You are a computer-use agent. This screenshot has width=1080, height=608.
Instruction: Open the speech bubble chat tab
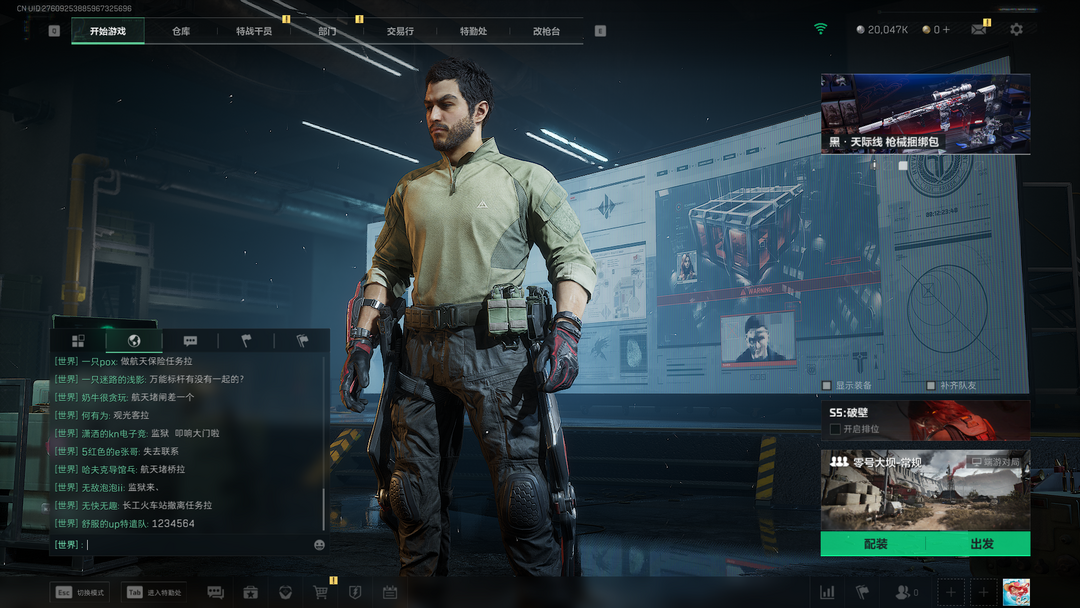click(190, 341)
